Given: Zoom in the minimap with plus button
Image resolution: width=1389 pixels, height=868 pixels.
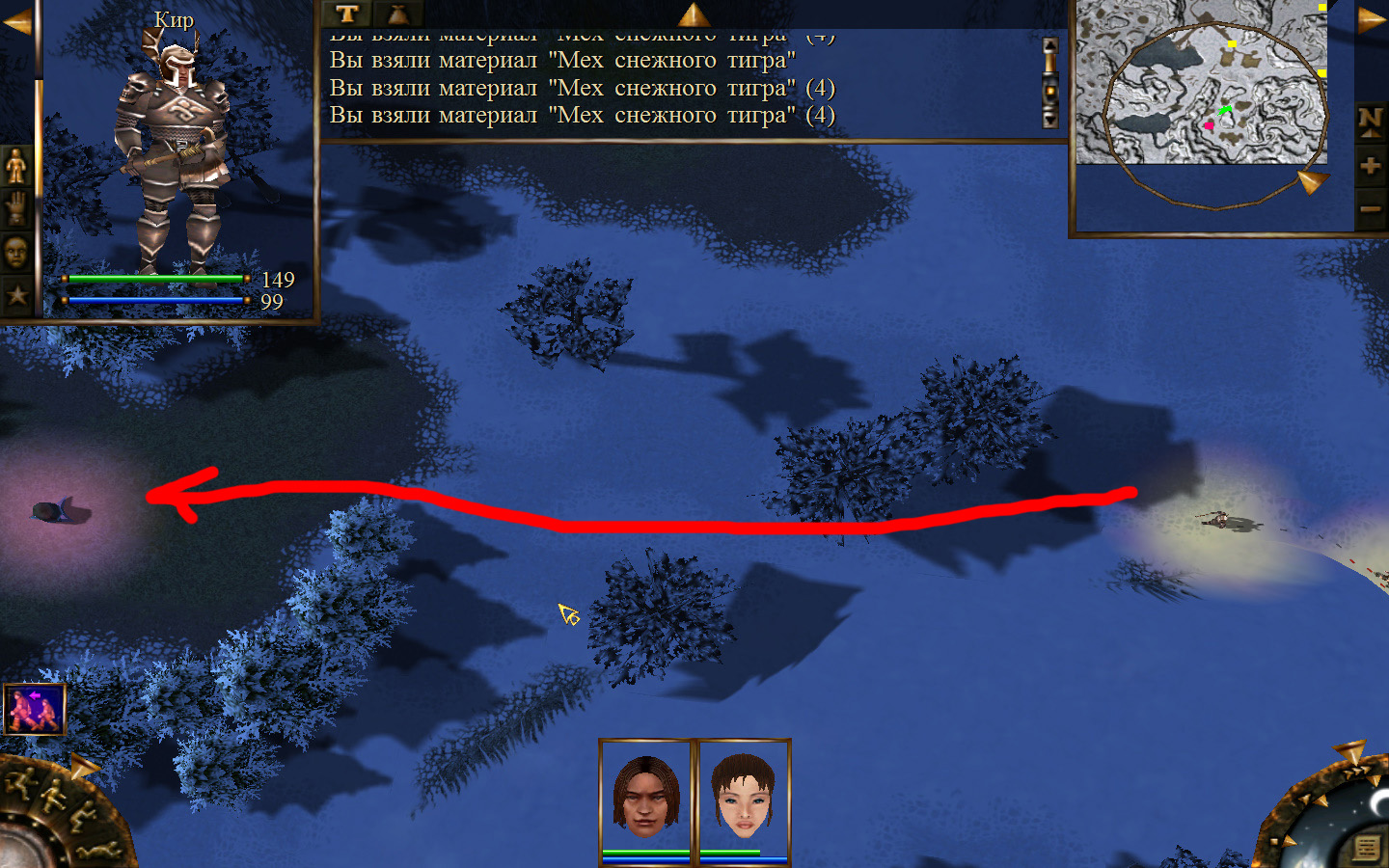Looking at the screenshot, I should [x=1371, y=166].
